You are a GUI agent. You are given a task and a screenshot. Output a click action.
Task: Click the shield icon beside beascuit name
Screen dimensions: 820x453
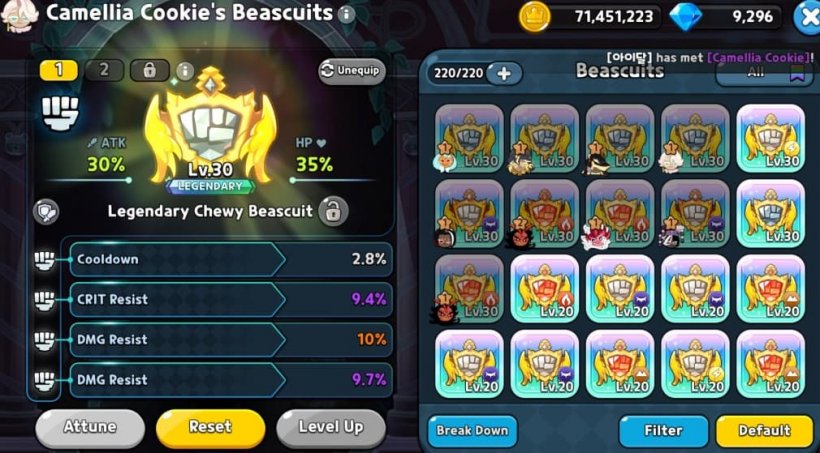click(x=46, y=211)
